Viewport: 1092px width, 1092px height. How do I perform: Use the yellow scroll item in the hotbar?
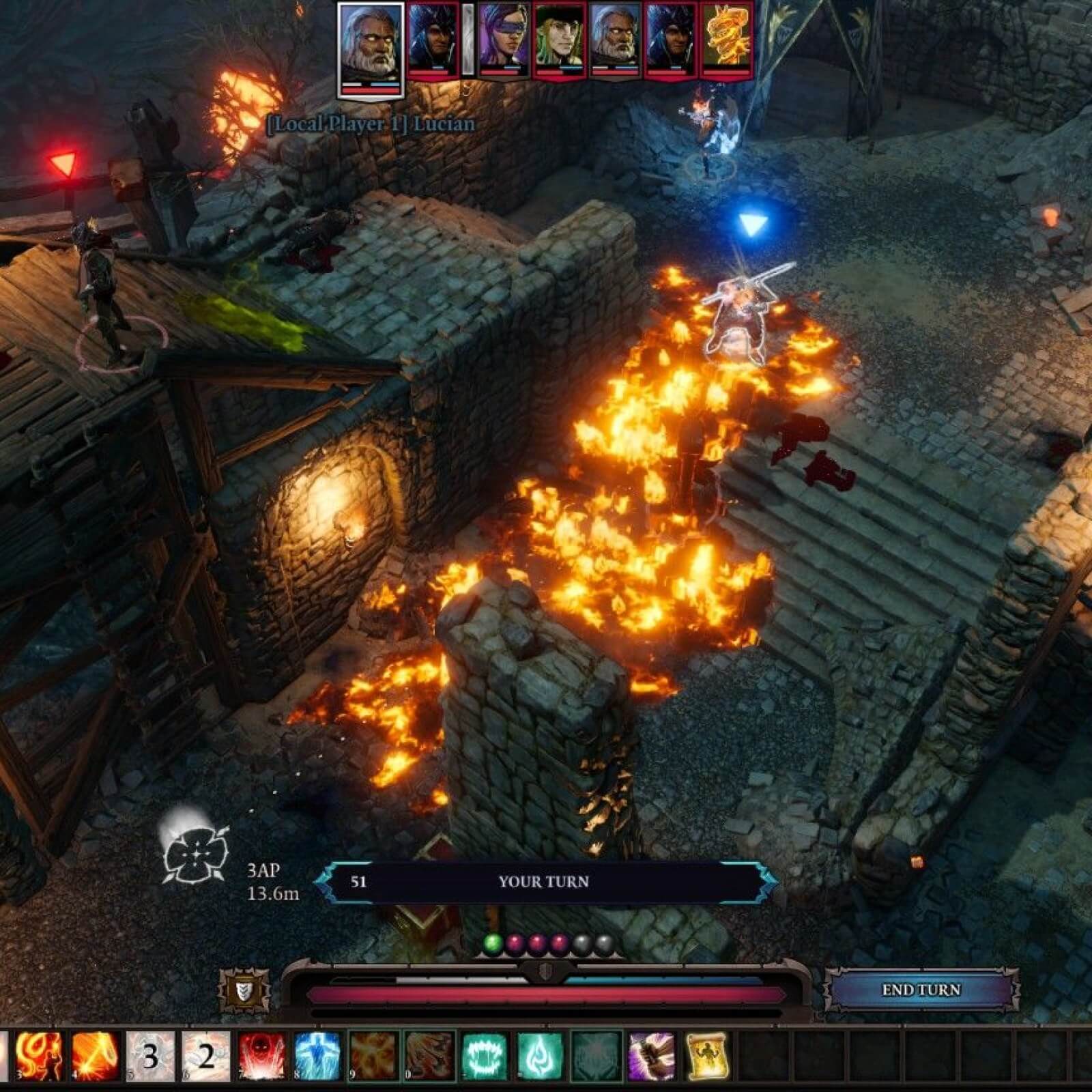coord(707,1056)
